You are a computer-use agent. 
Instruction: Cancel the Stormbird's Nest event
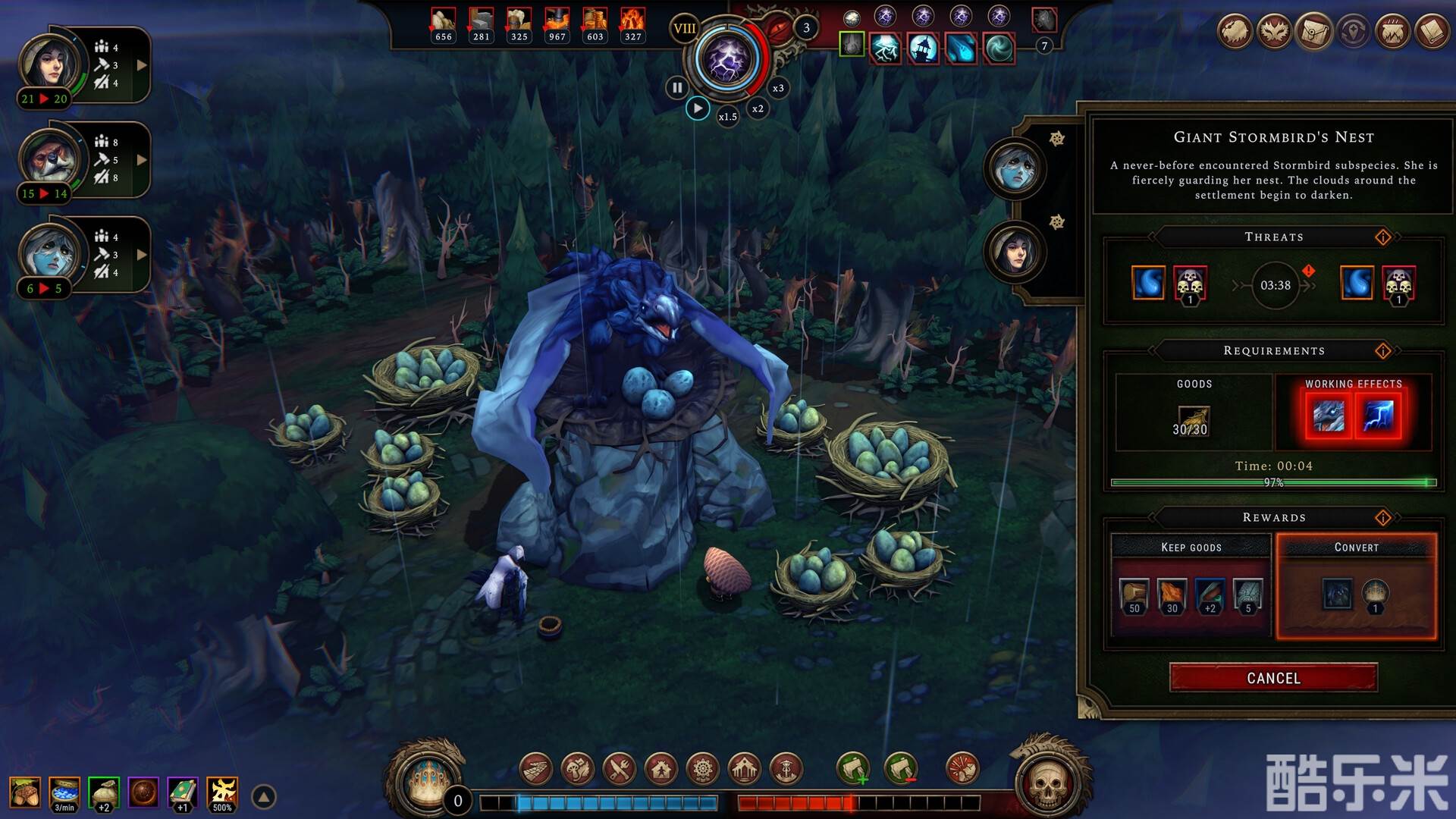(1273, 678)
